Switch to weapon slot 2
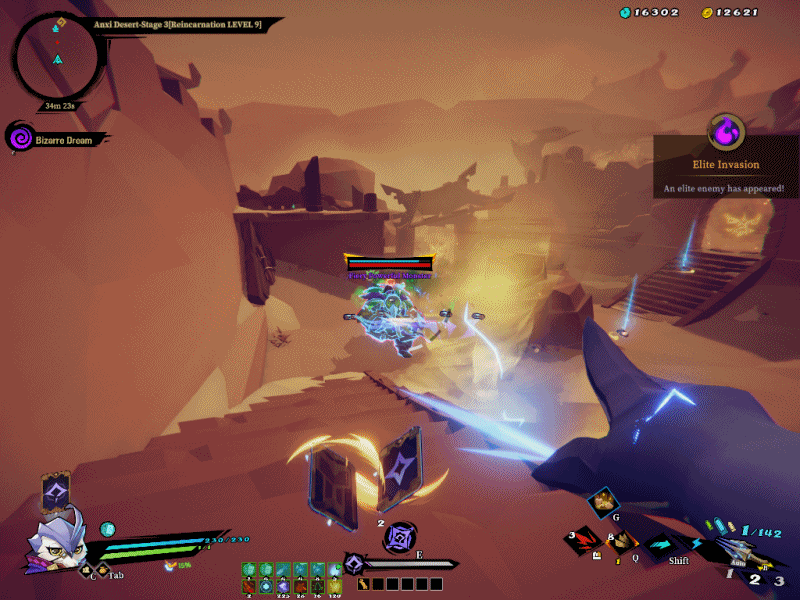 click(755, 579)
